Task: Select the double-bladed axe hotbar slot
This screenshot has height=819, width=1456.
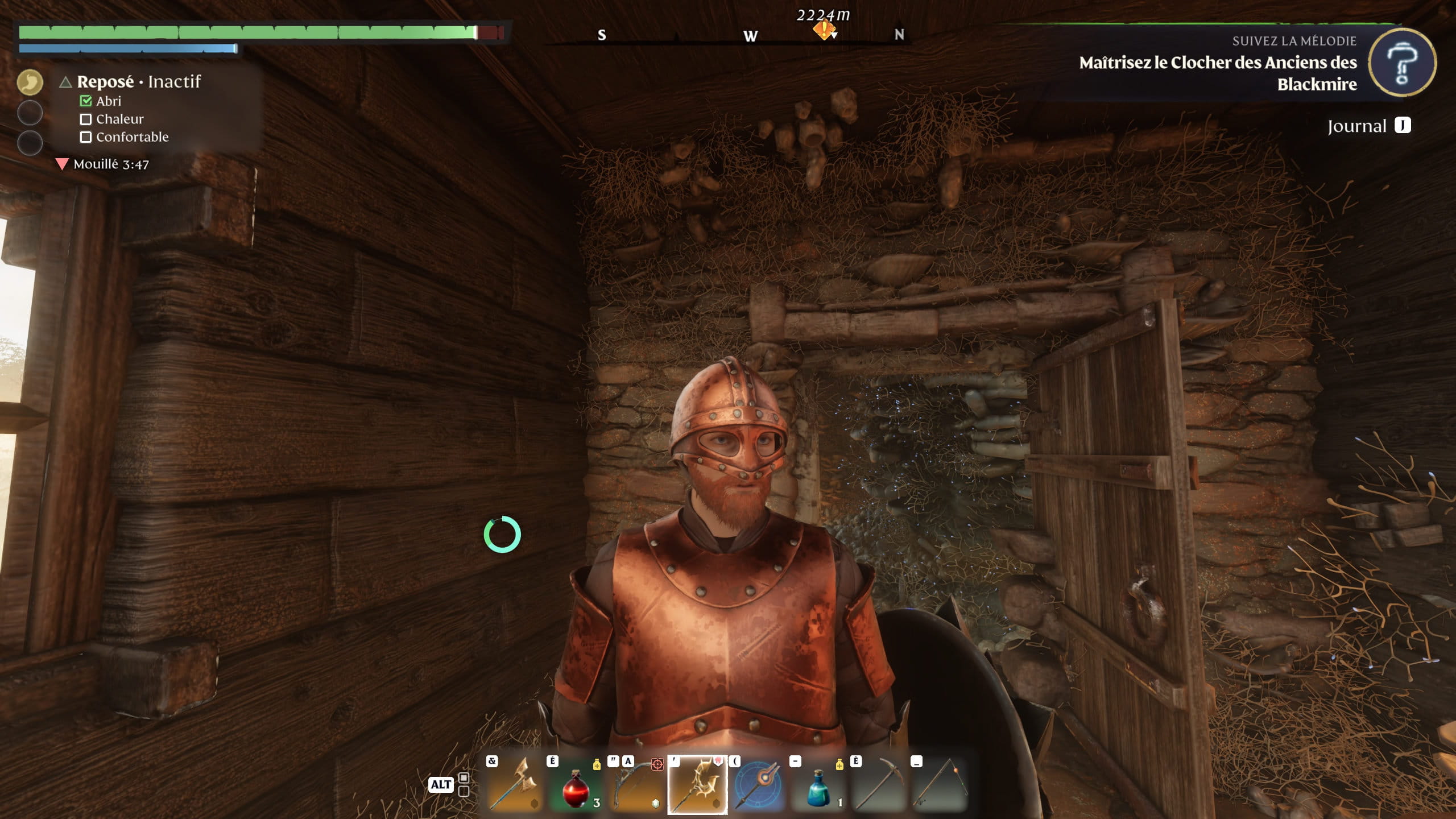Action: [x=514, y=785]
